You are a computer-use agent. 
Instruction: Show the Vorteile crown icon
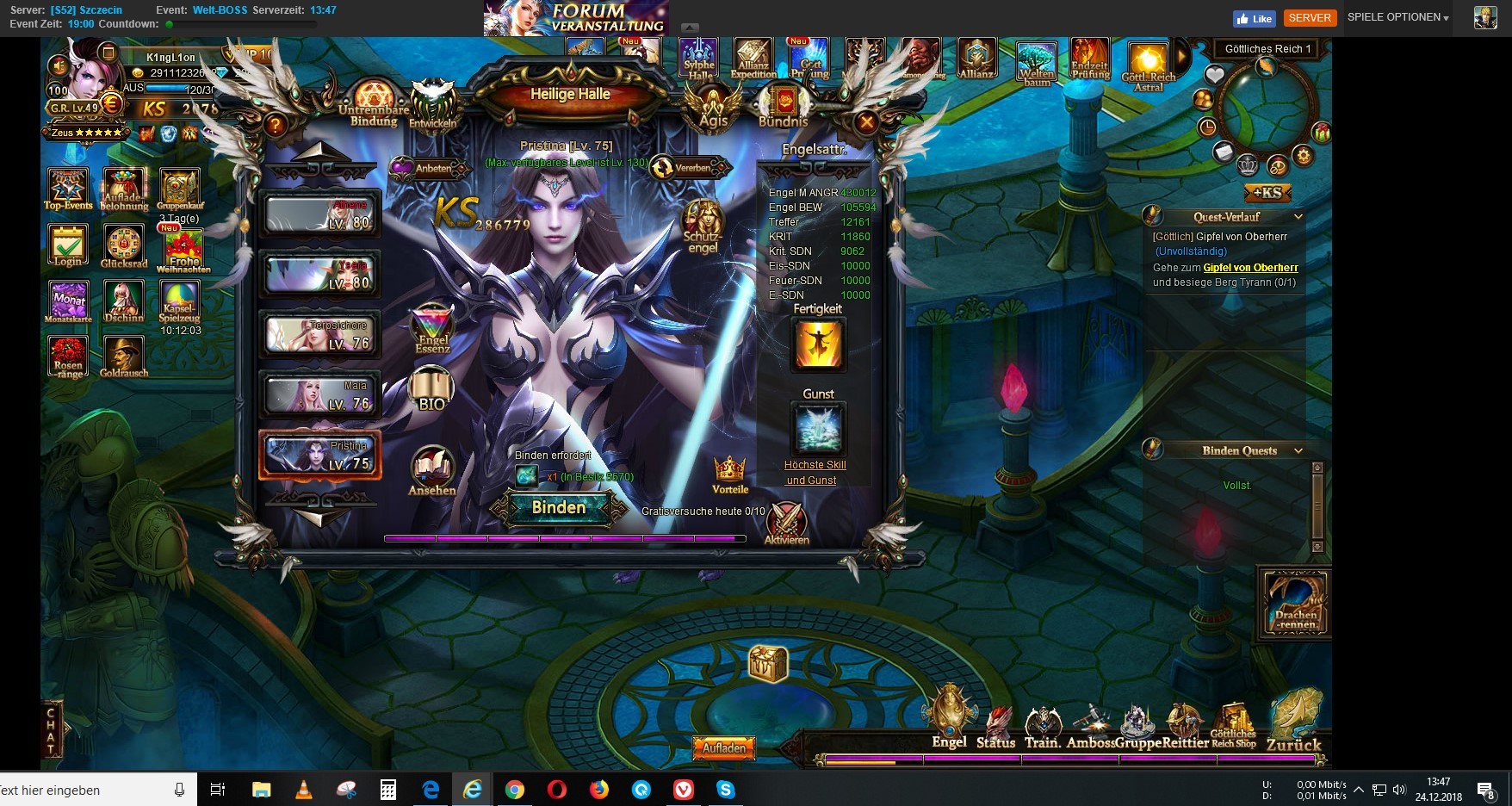tap(729, 474)
